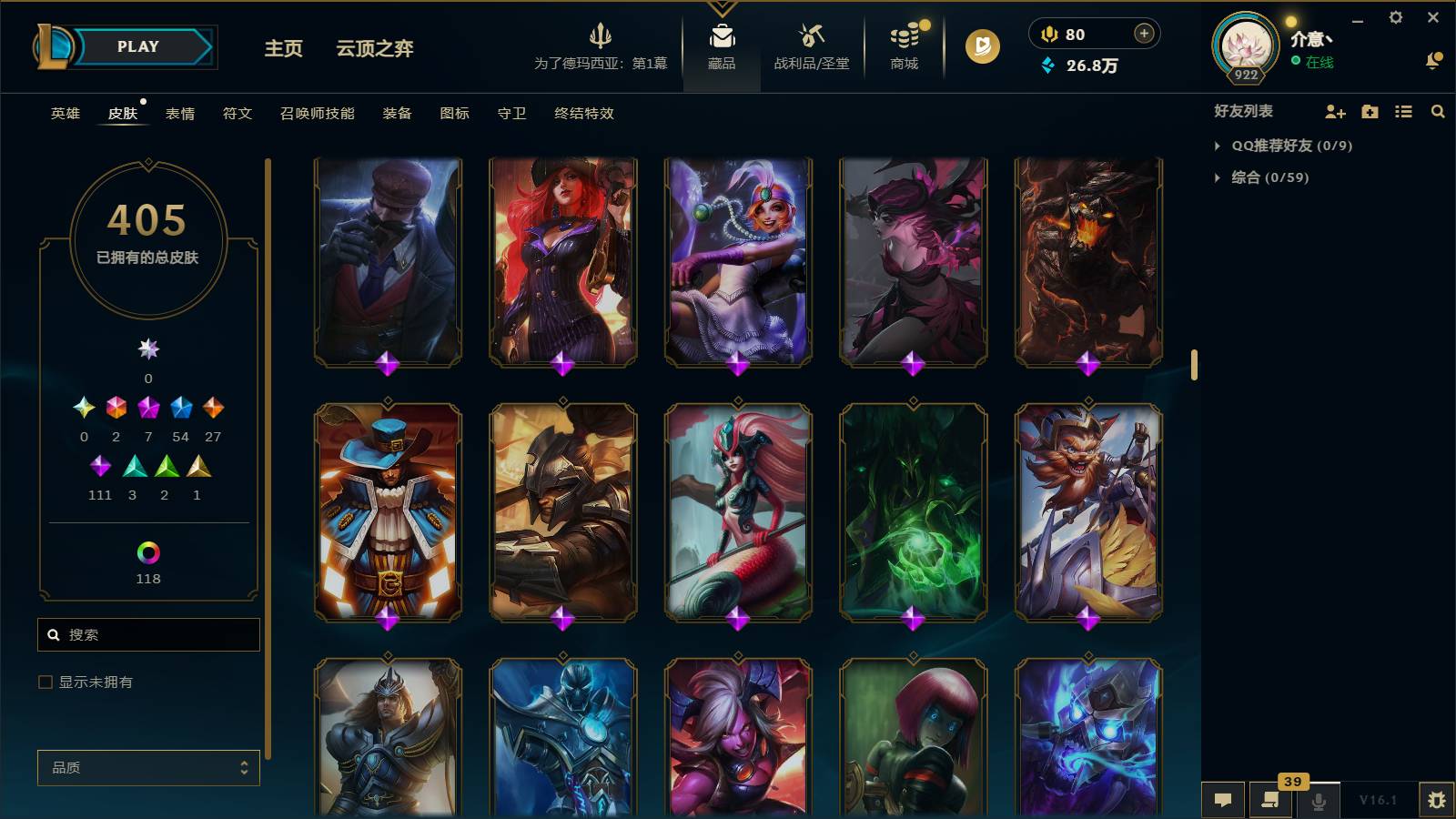Click the microphone voice chat icon

point(1319,799)
